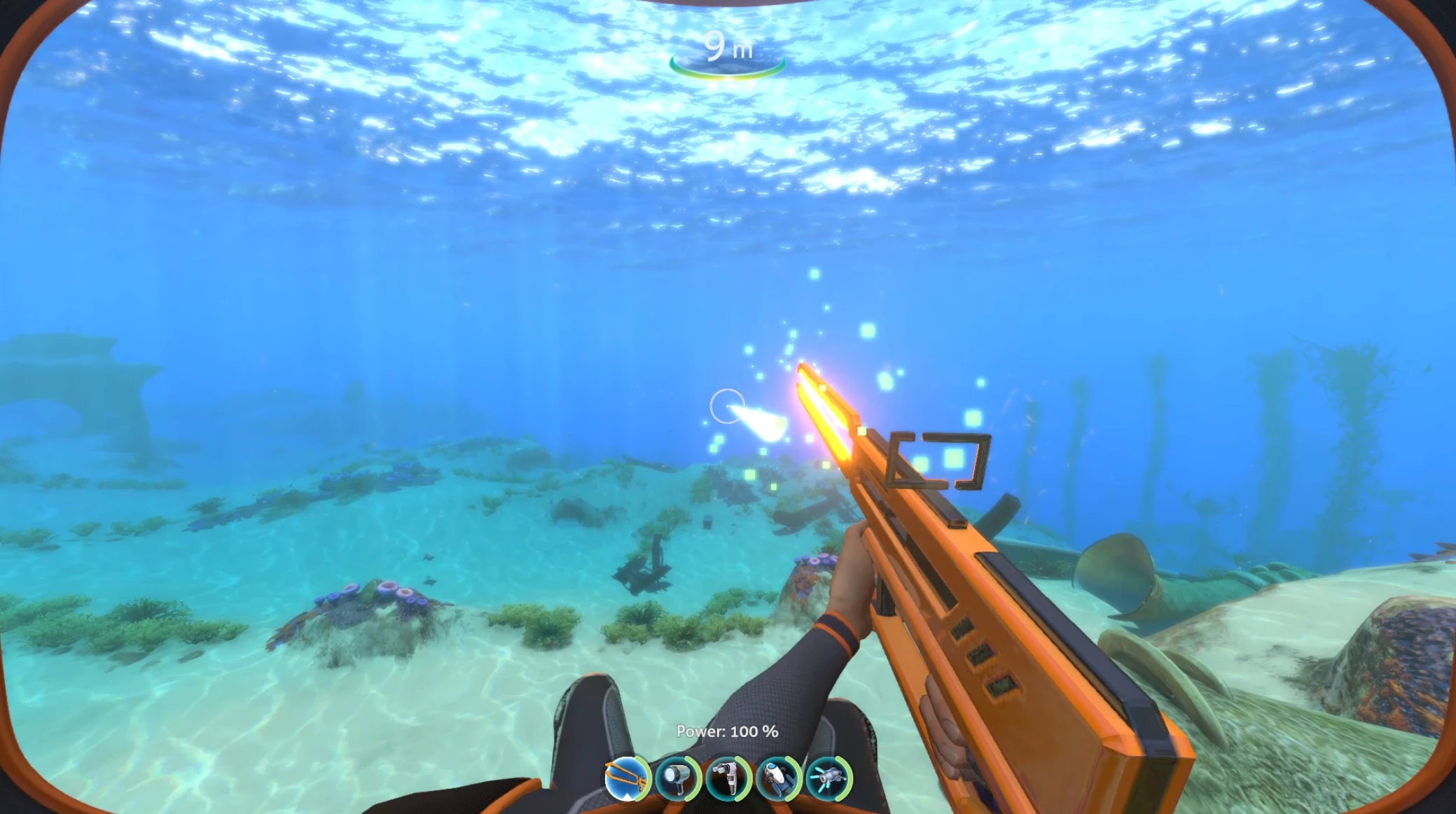The width and height of the screenshot is (1456, 814).
Task: Select the Flashlight in quickslot two
Action: (x=676, y=780)
